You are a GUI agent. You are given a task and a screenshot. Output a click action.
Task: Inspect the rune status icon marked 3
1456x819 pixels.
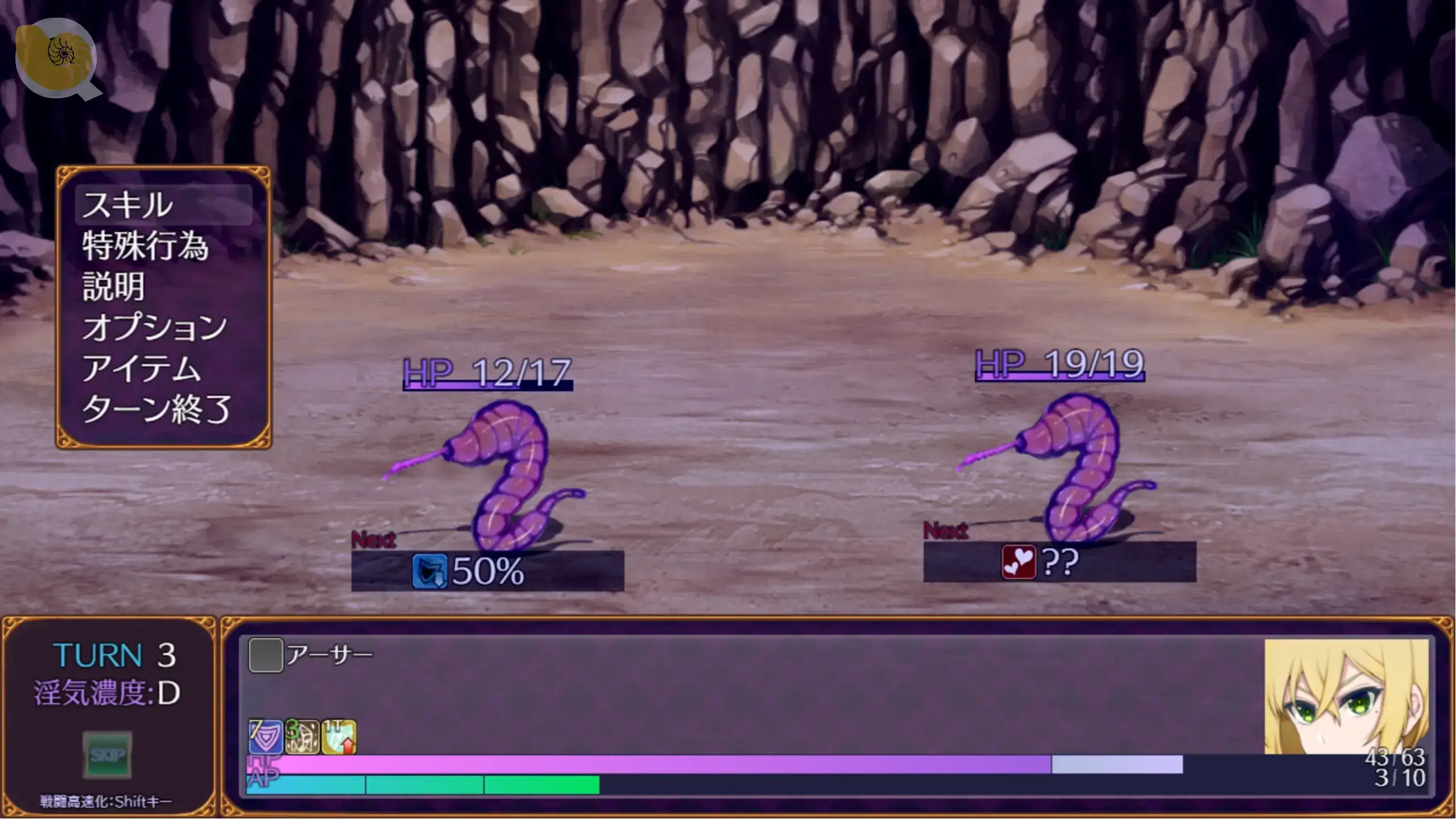(302, 737)
